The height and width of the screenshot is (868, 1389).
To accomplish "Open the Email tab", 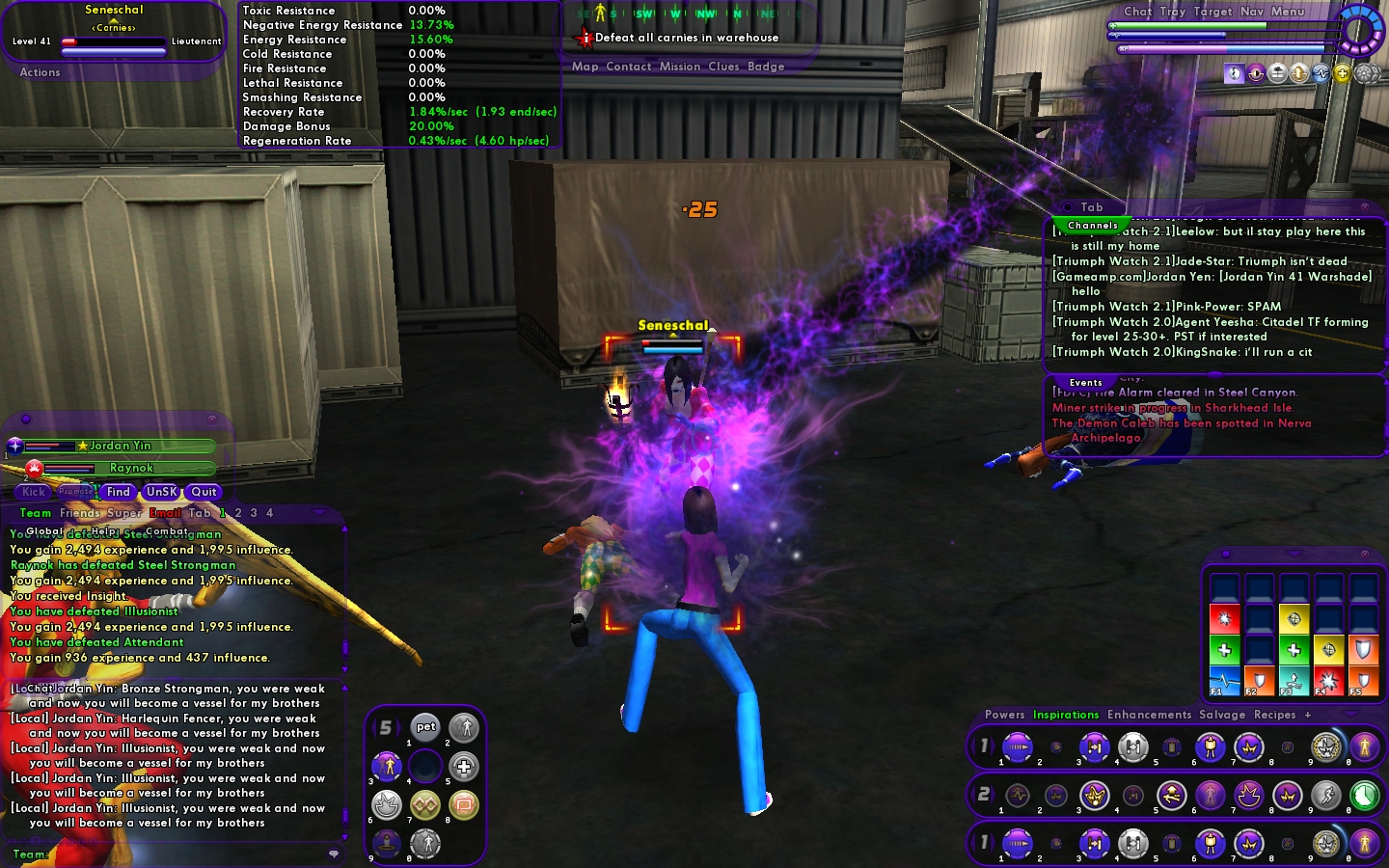I will [165, 513].
